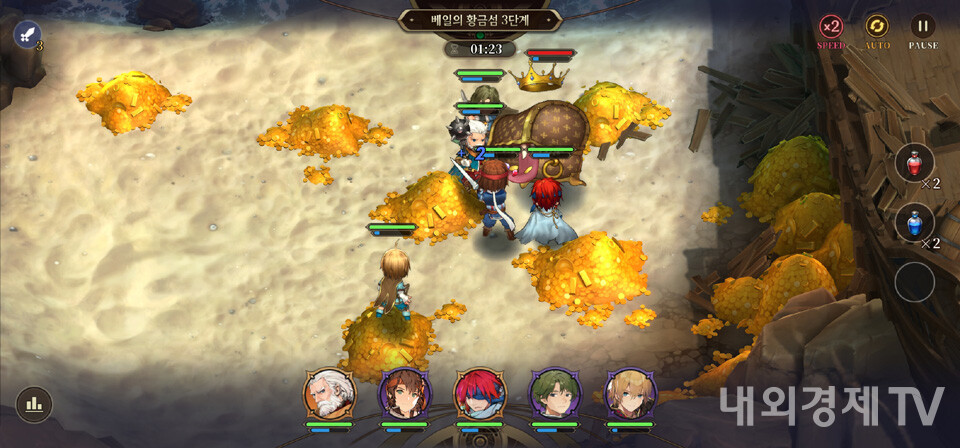Open the battle statistics chart button
The image size is (960, 448).
tap(34, 404)
